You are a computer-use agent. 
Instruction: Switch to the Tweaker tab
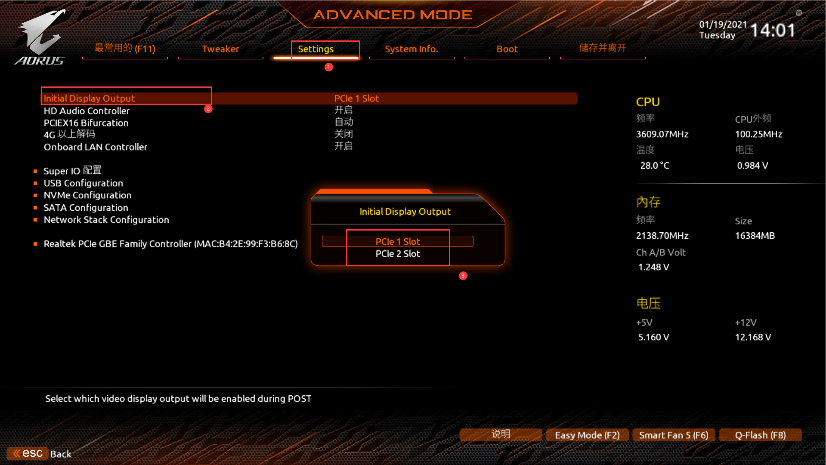(x=220, y=49)
